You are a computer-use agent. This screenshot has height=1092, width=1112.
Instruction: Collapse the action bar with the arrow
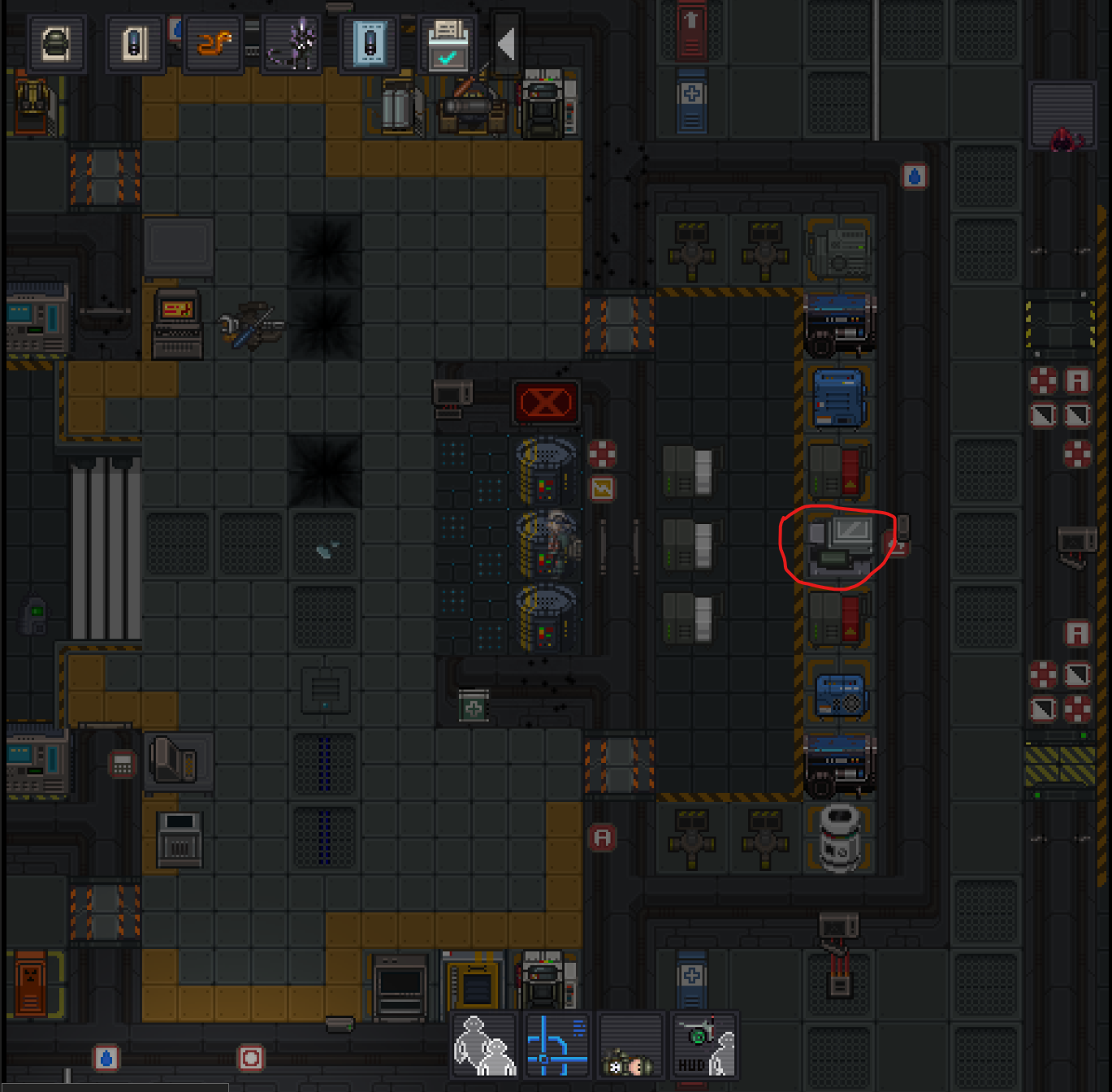tap(506, 44)
